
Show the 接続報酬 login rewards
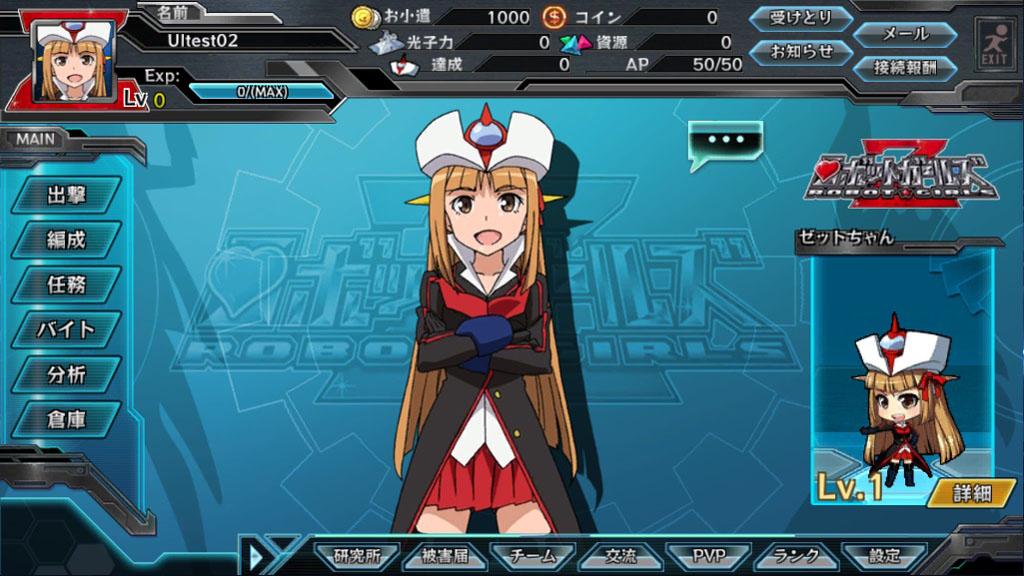[x=905, y=68]
